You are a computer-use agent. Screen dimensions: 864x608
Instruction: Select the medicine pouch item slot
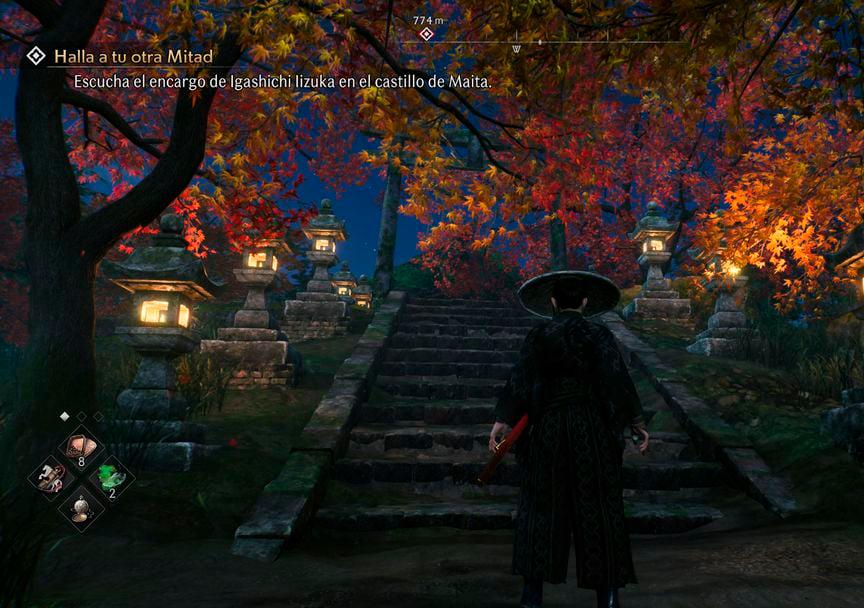81,444
